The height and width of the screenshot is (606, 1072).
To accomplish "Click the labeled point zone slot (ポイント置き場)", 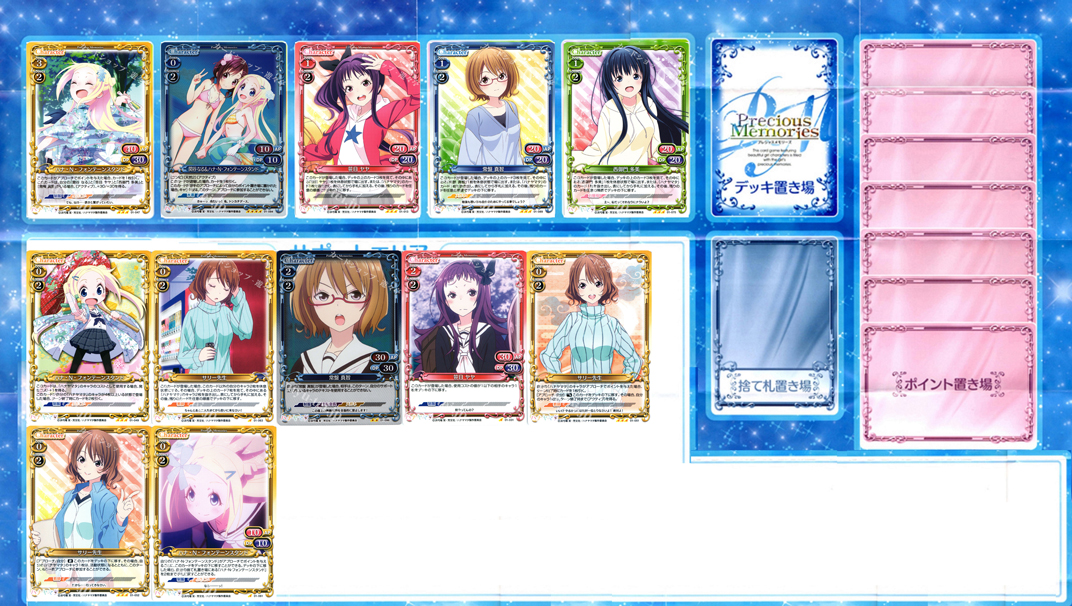I will pos(946,383).
